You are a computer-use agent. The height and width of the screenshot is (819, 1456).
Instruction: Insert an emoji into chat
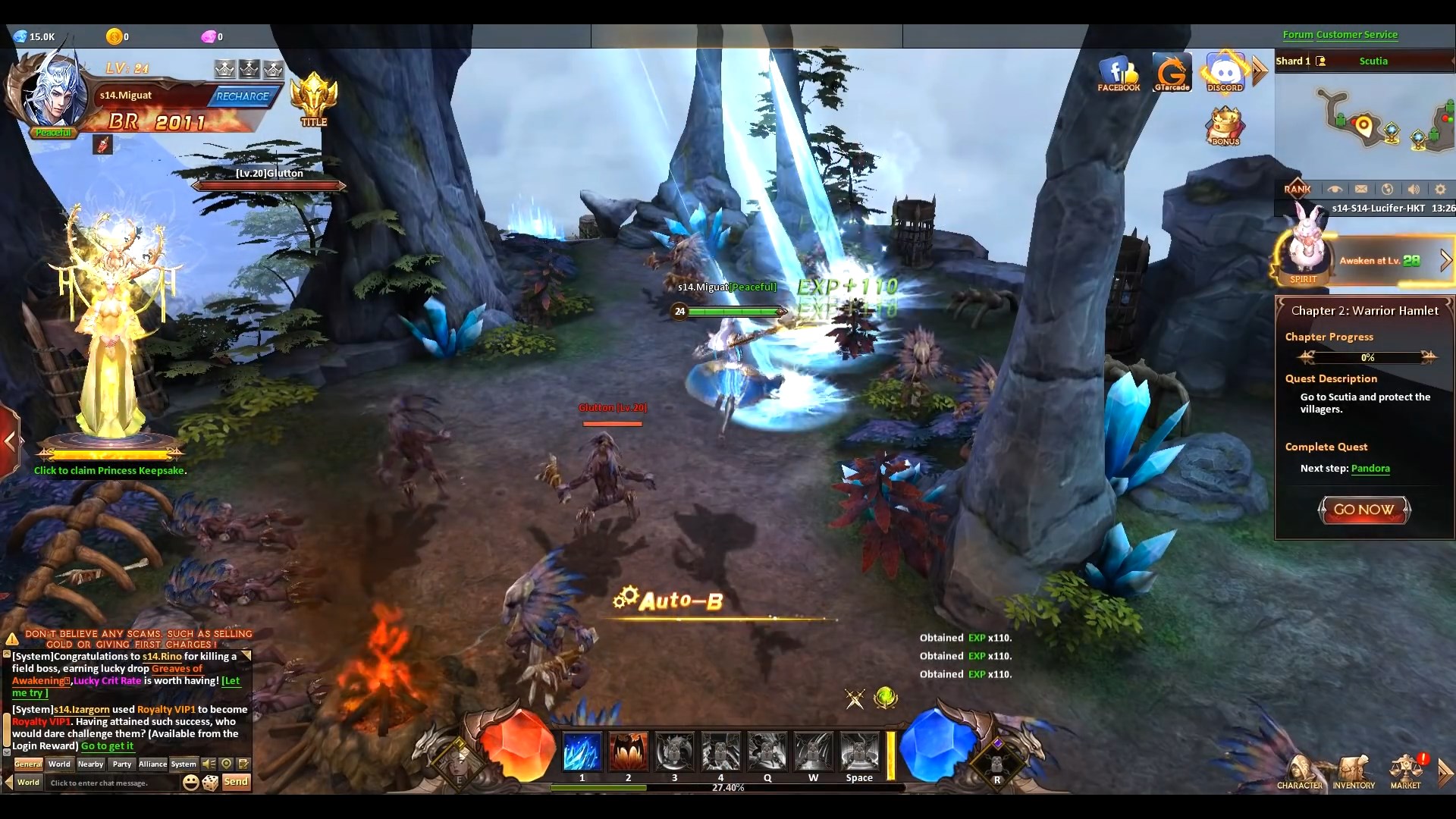(x=191, y=782)
